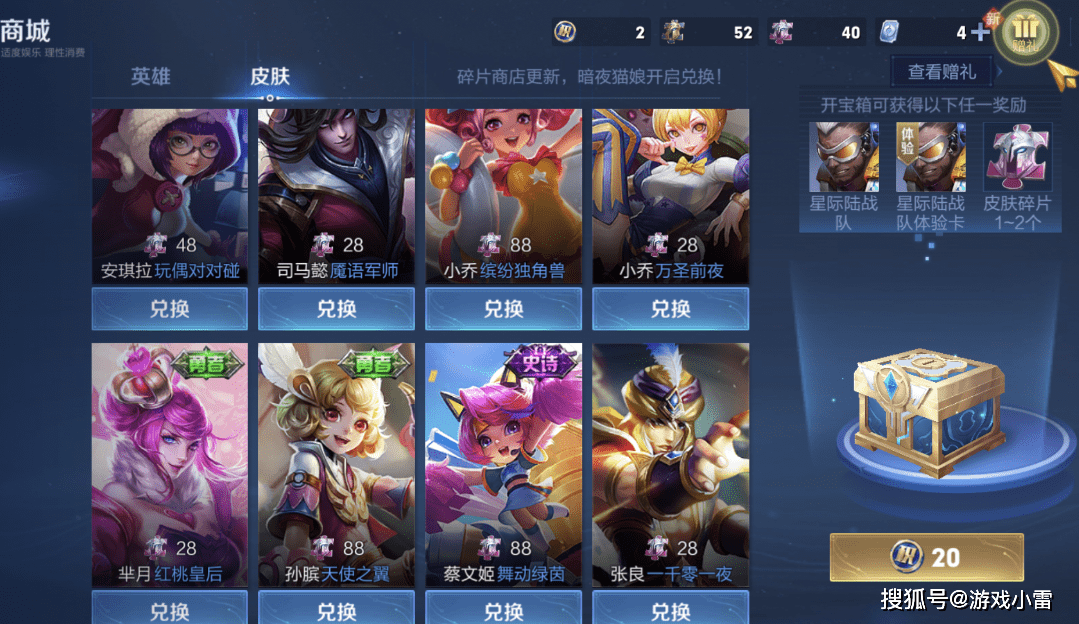View 星际陆战队 skin reward
The image size is (1079, 624).
pyautogui.click(x=843, y=158)
